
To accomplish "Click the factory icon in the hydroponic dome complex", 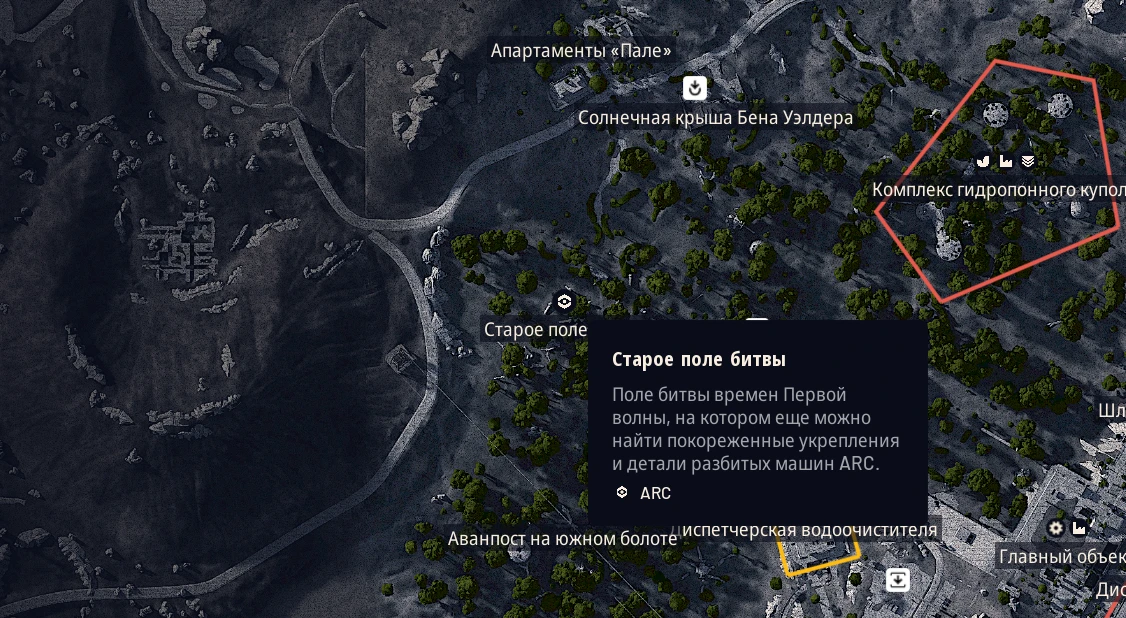I will [1006, 161].
